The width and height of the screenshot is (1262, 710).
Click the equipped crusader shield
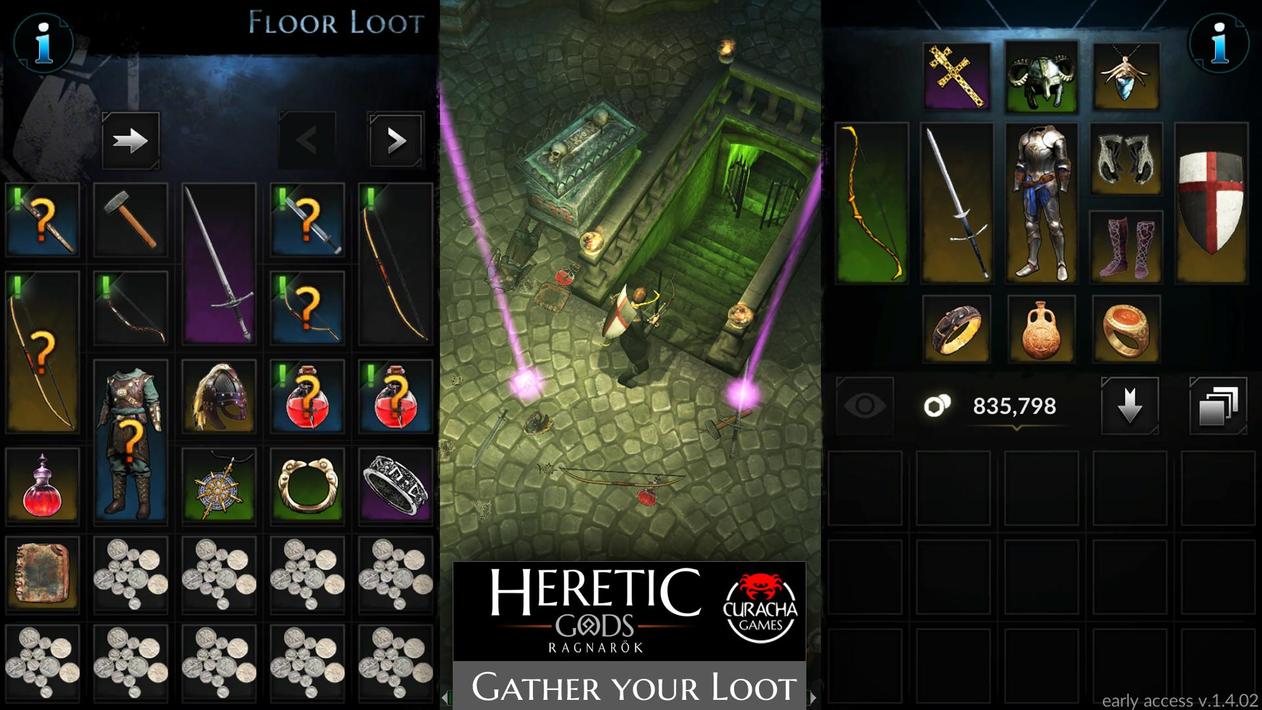1211,202
